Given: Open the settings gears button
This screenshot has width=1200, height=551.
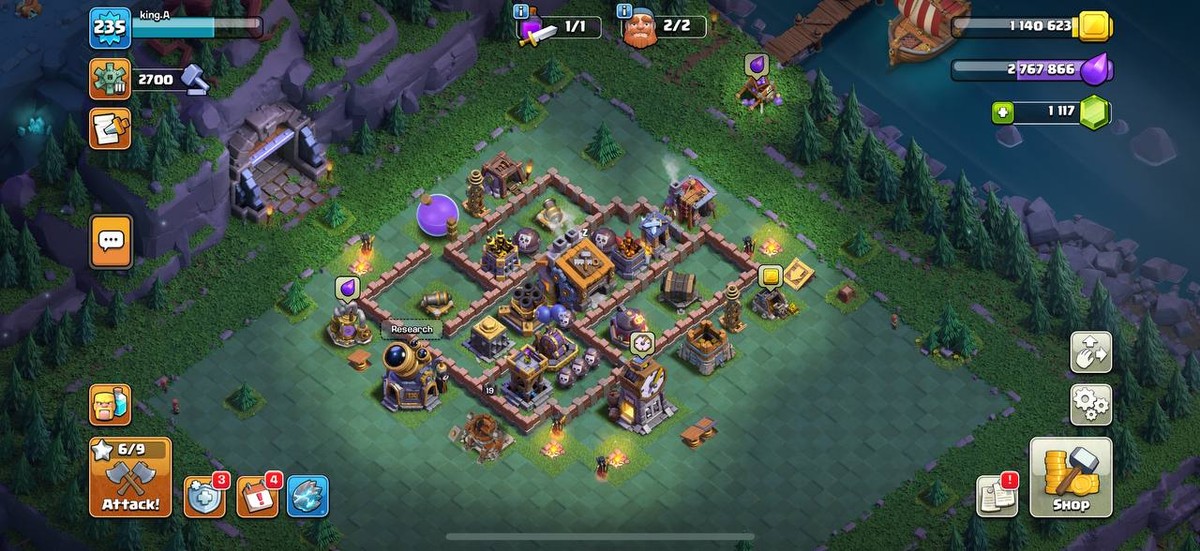Looking at the screenshot, I should pyautogui.click(x=1090, y=404).
